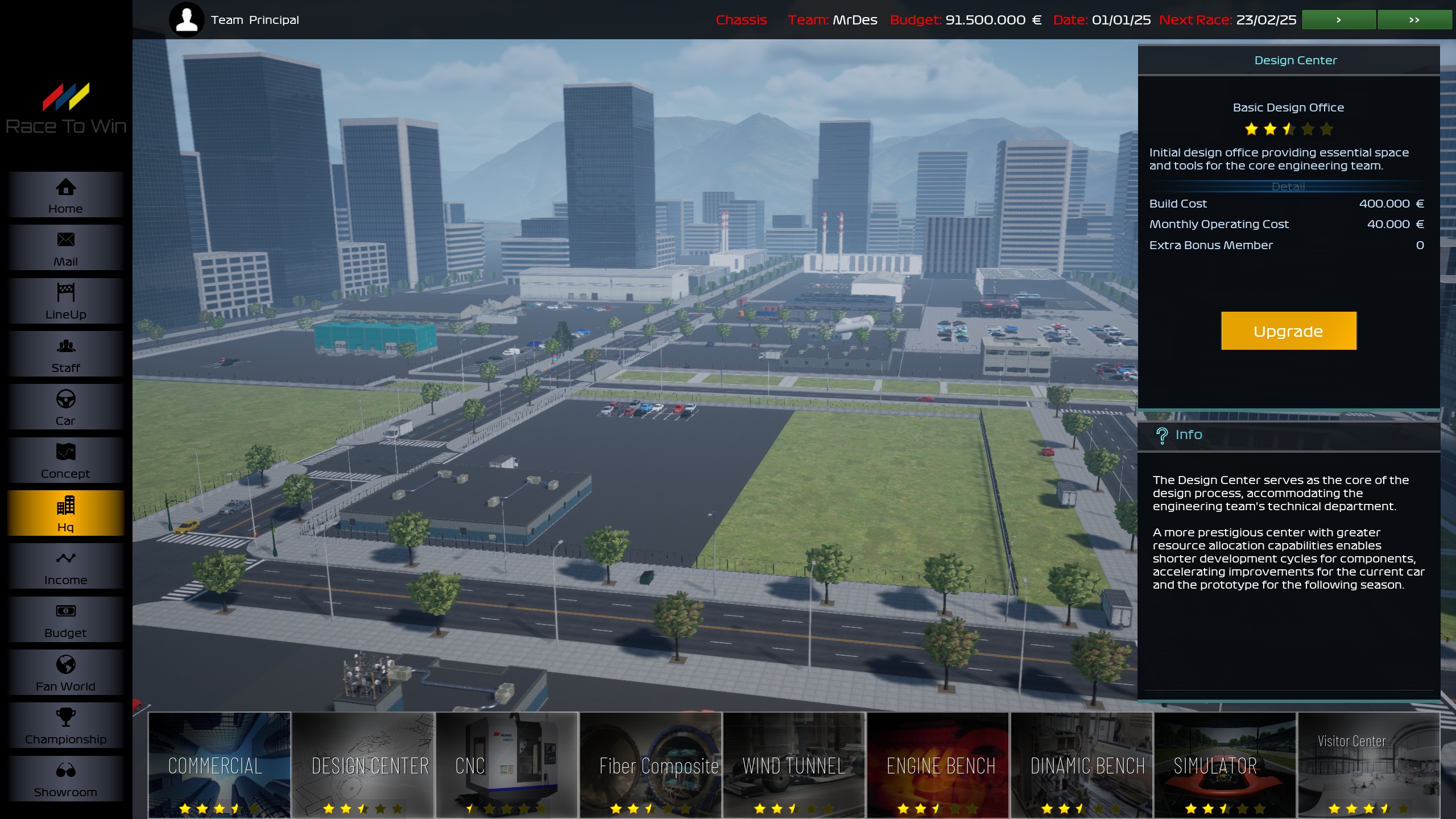This screenshot has height=819, width=1456.
Task: Visit the Showroom
Action: [65, 779]
